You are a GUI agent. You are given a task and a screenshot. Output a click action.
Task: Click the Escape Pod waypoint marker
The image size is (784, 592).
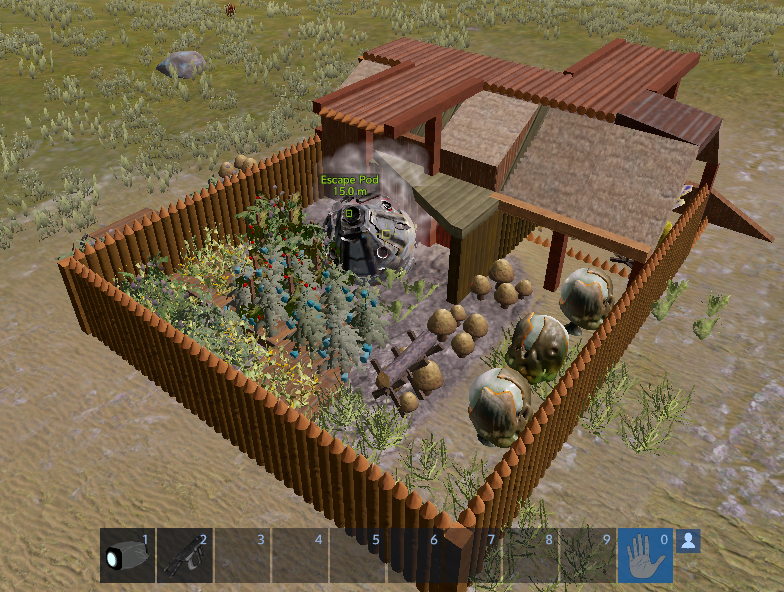tap(349, 212)
